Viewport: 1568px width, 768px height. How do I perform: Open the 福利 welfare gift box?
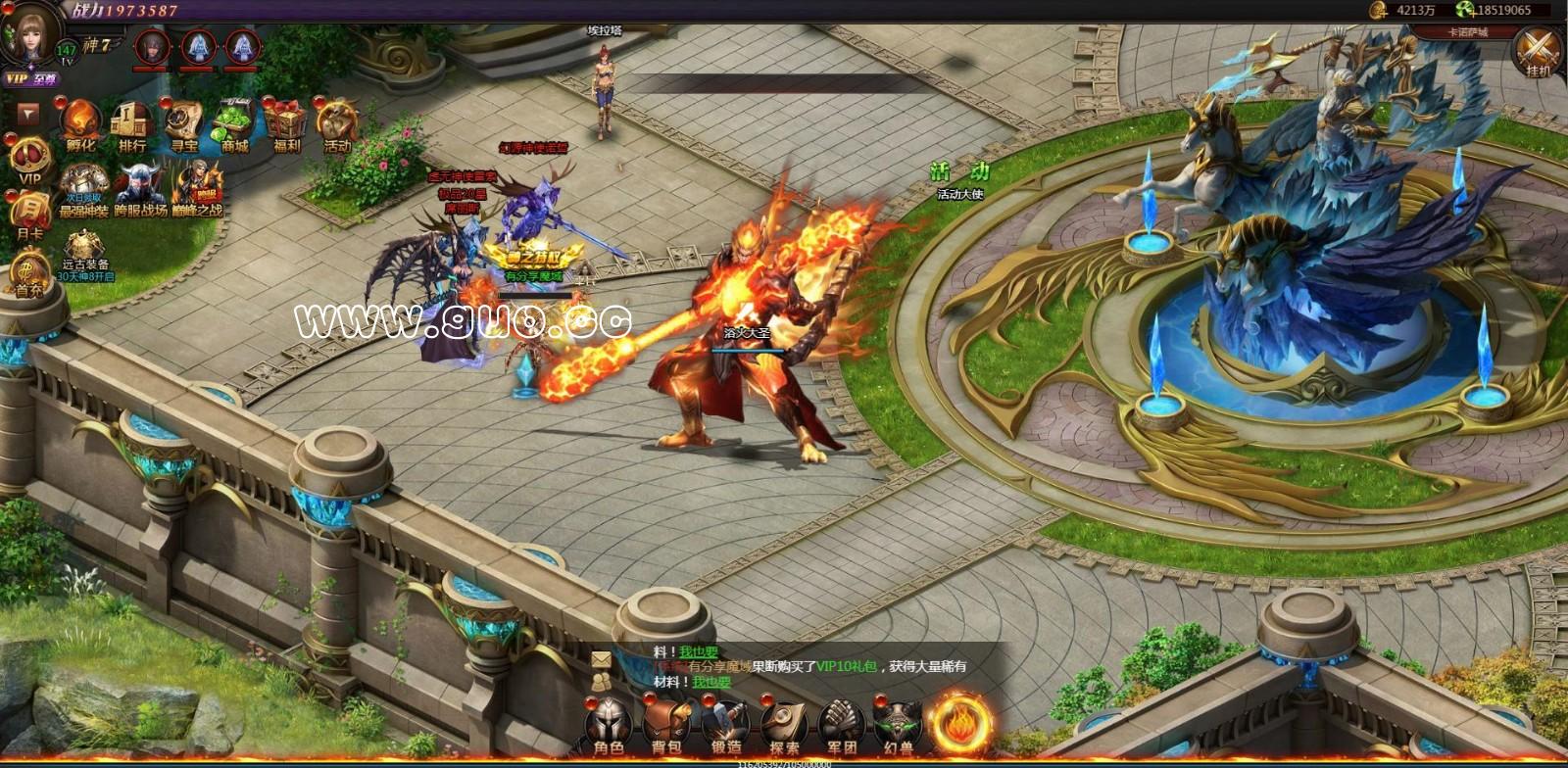tap(286, 125)
